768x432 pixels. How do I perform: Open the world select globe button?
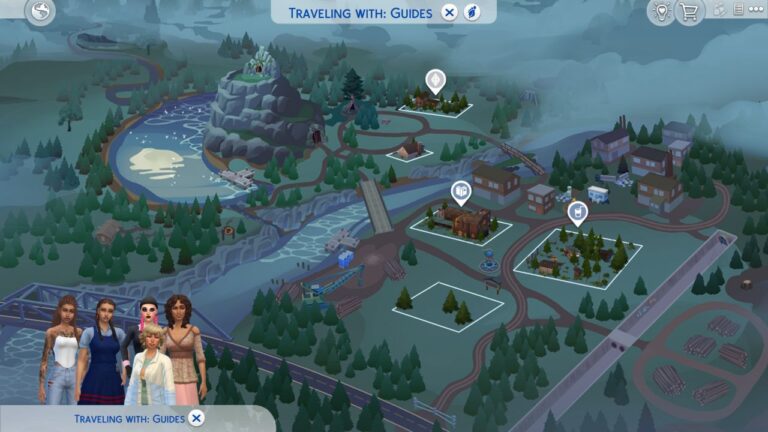coord(41,12)
